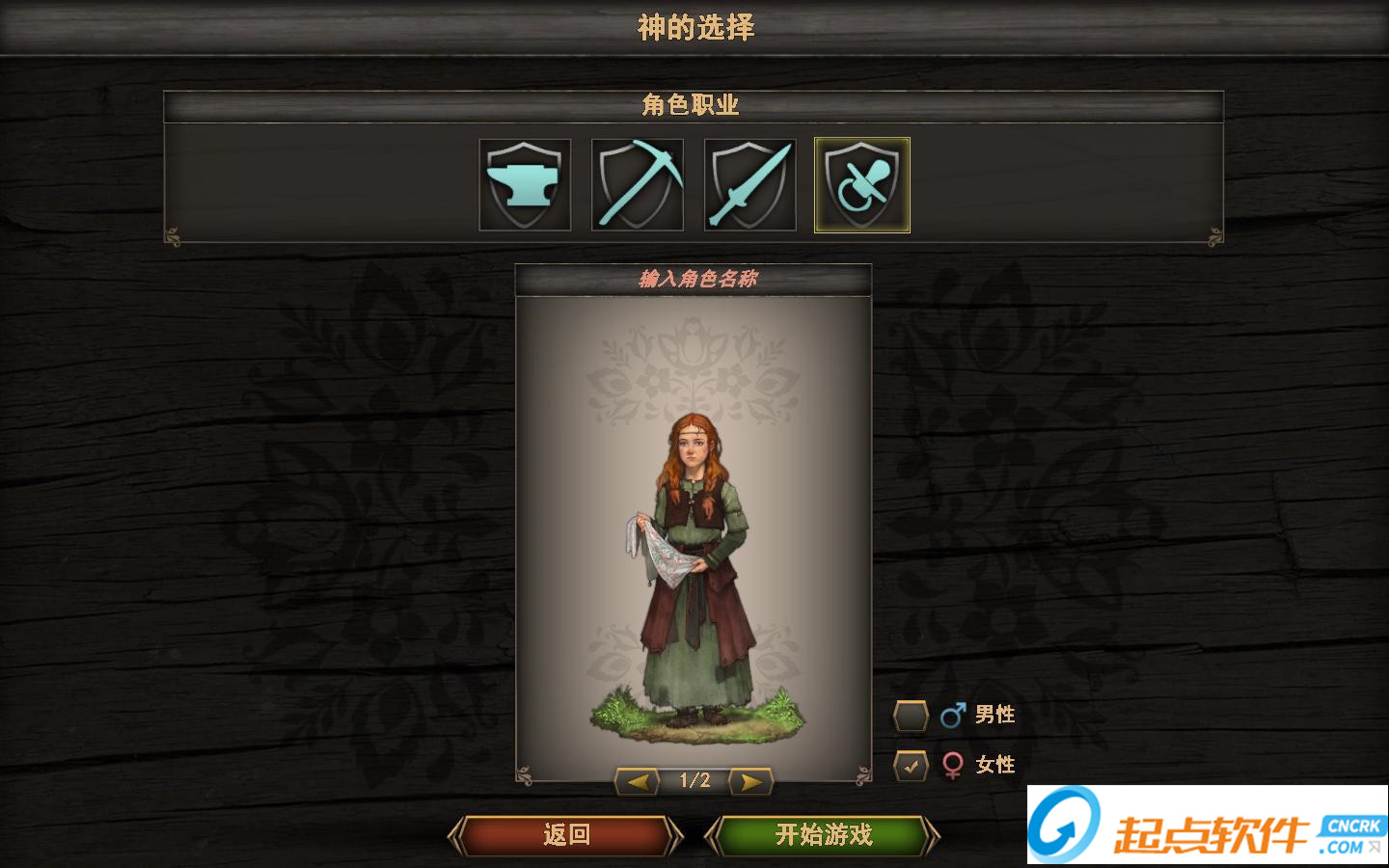1389x868 pixels.
Task: Click the 开始游戏 start game button
Action: click(823, 835)
